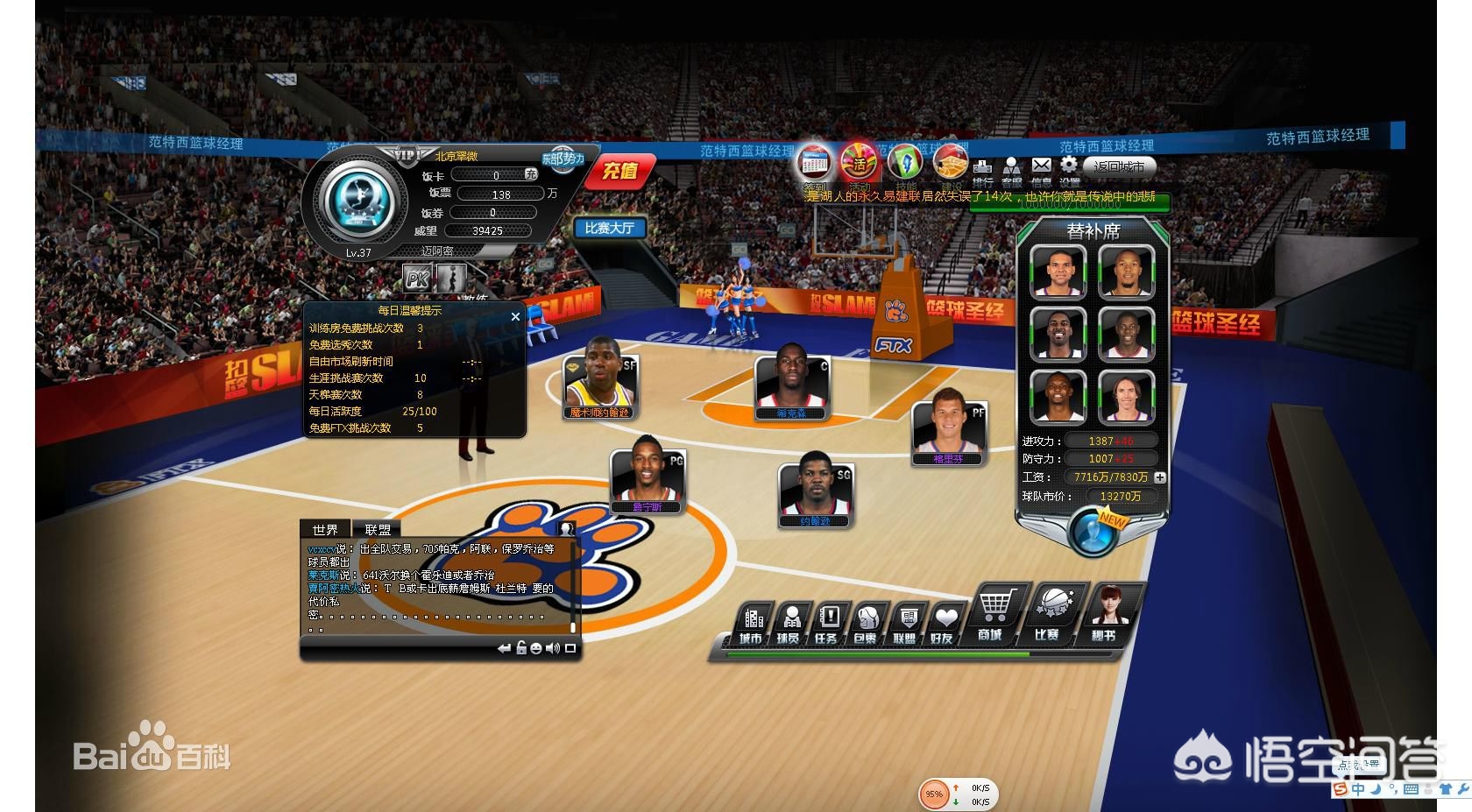
Task: Open the 秘书 secretary portrait
Action: click(x=1108, y=615)
